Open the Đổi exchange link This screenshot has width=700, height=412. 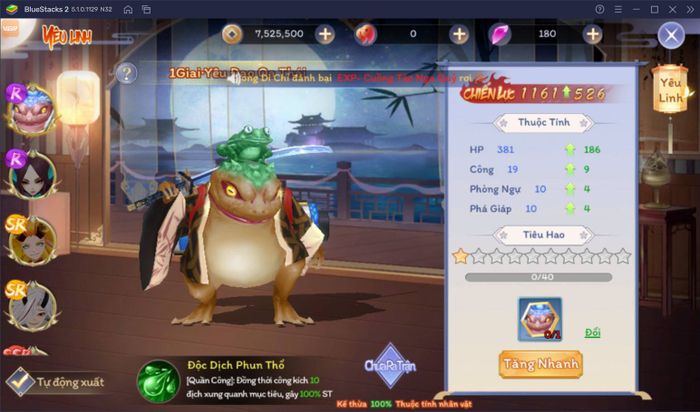point(593,332)
